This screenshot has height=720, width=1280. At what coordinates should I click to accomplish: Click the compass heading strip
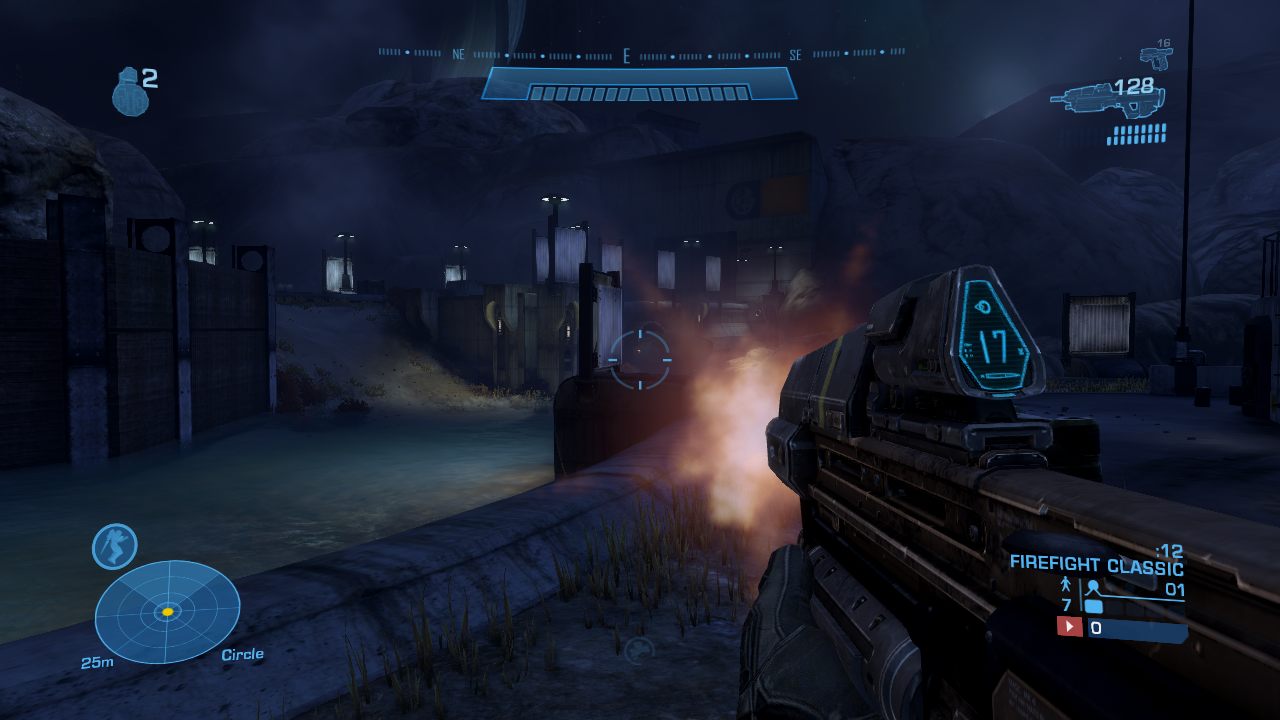click(640, 55)
